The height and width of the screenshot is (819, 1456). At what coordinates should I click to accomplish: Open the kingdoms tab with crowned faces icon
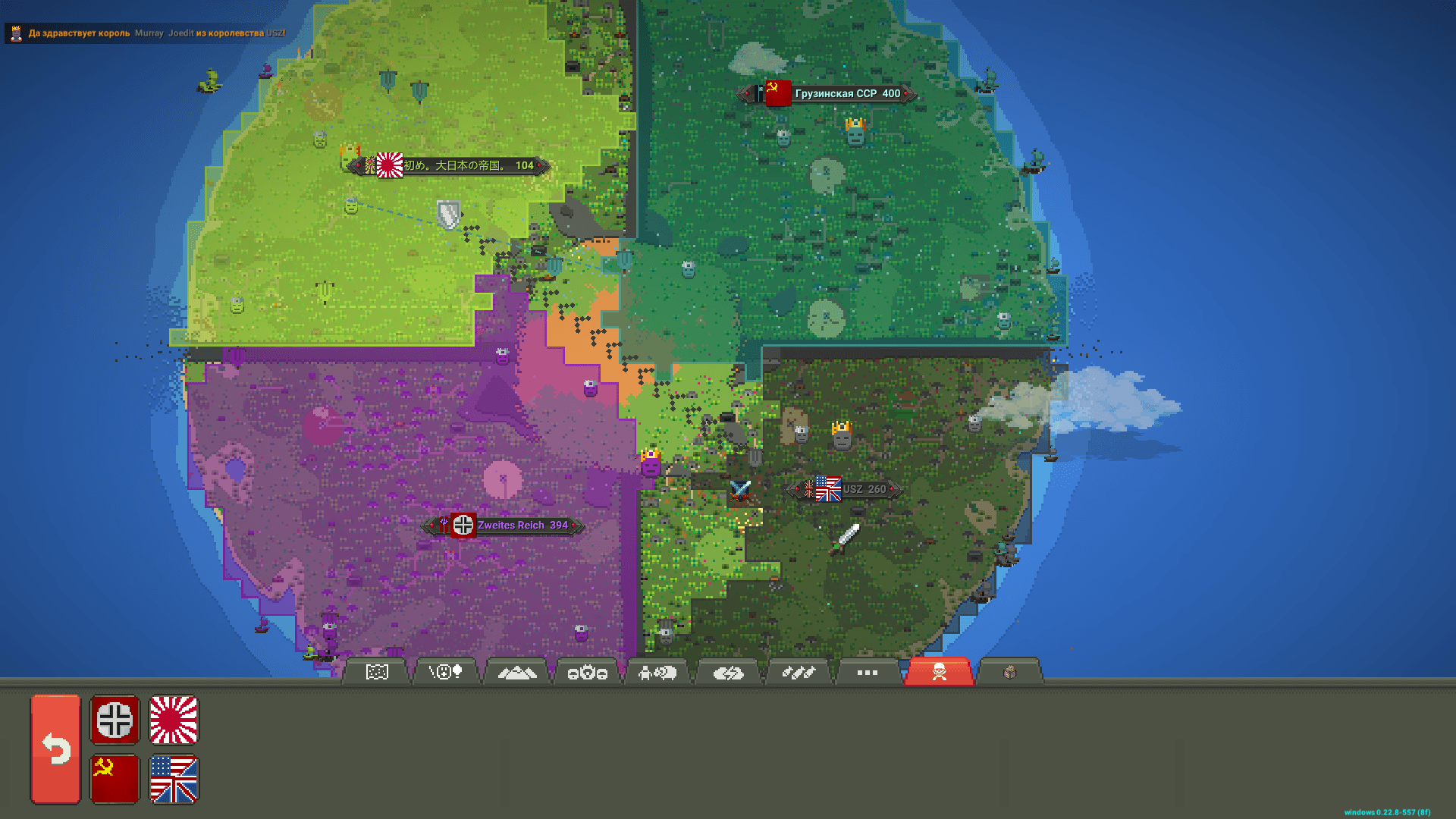[586, 672]
